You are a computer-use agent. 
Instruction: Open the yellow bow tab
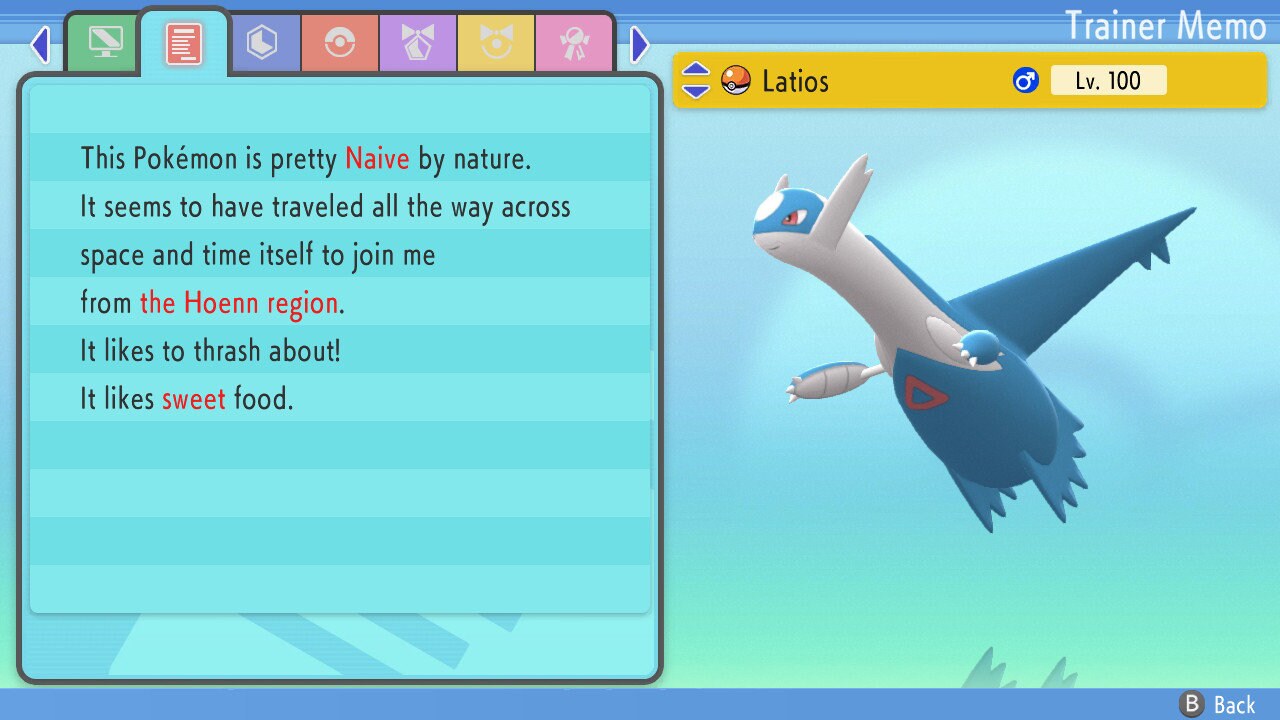click(x=496, y=43)
